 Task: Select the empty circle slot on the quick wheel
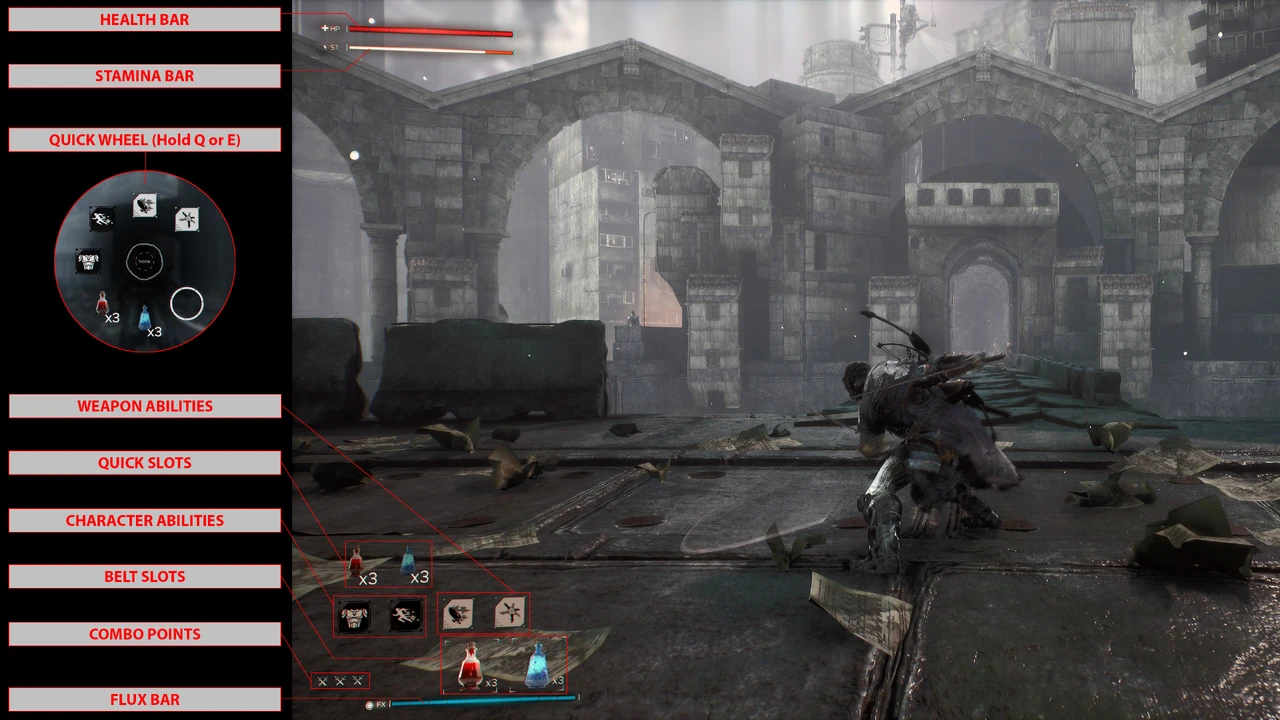(186, 304)
